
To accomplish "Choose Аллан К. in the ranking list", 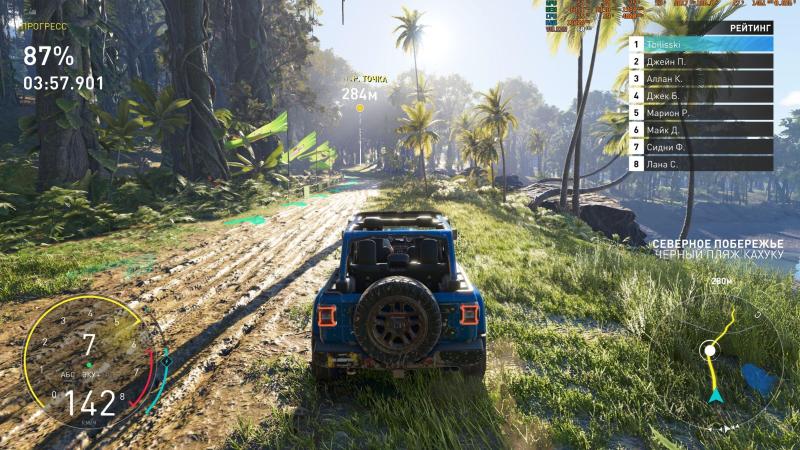I will click(x=701, y=78).
